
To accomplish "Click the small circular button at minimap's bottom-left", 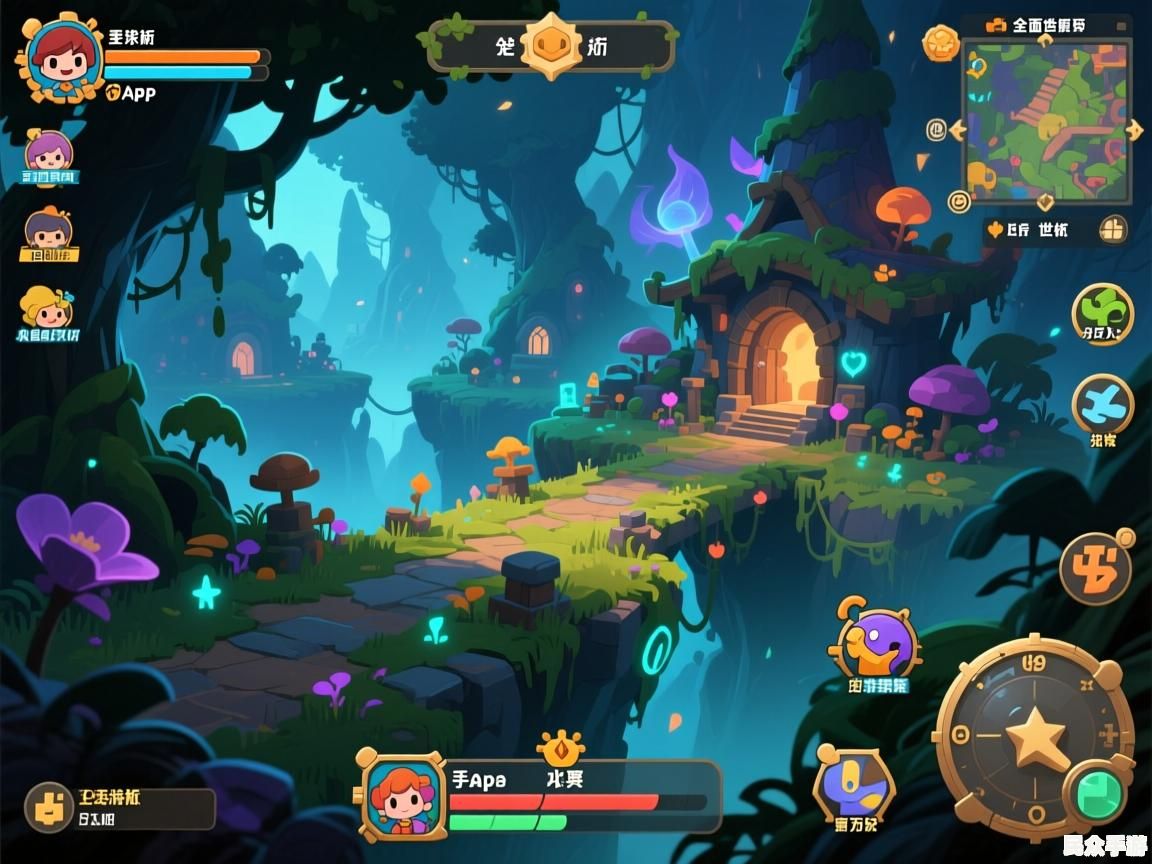I will tap(958, 201).
